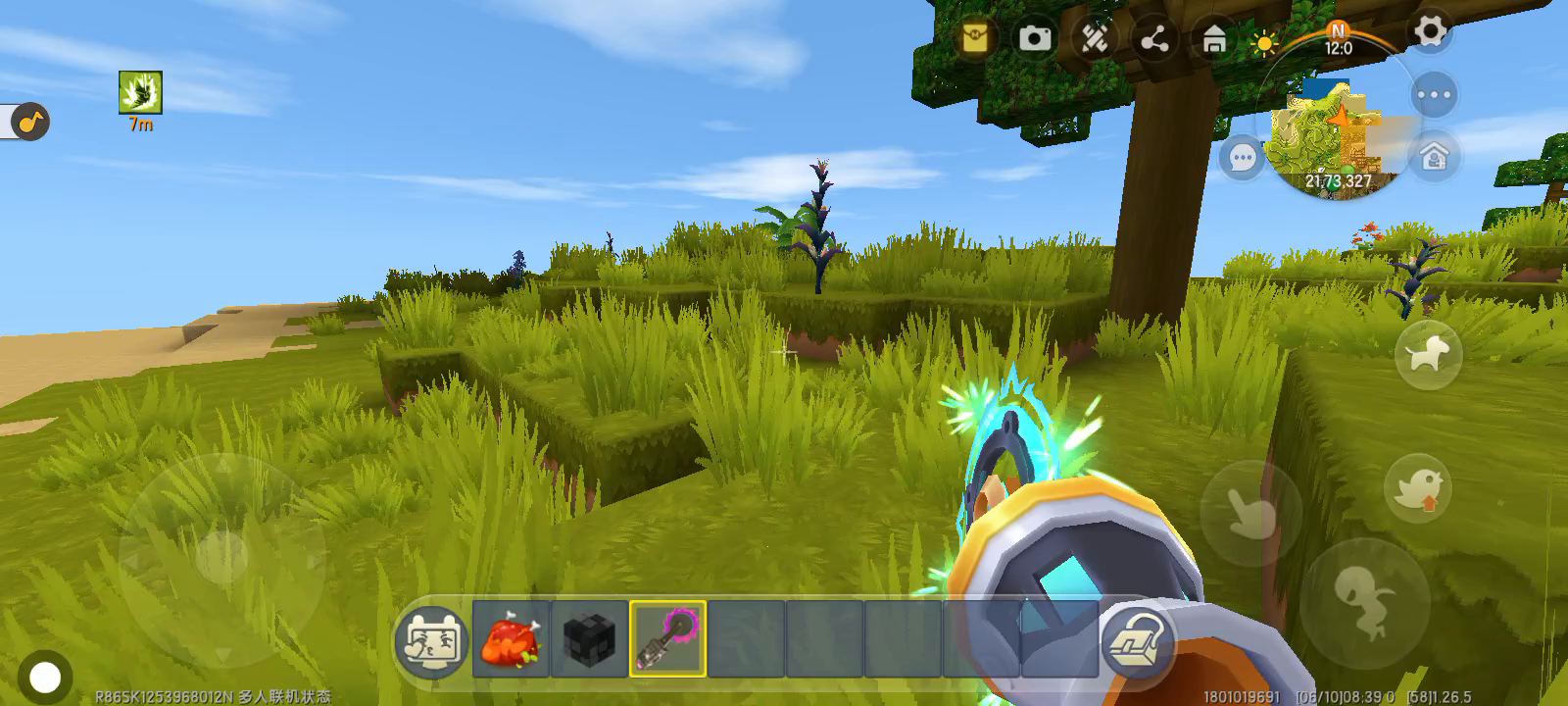Summon the mount with the dog button
Image resolution: width=1568 pixels, height=706 pixels.
click(1428, 354)
